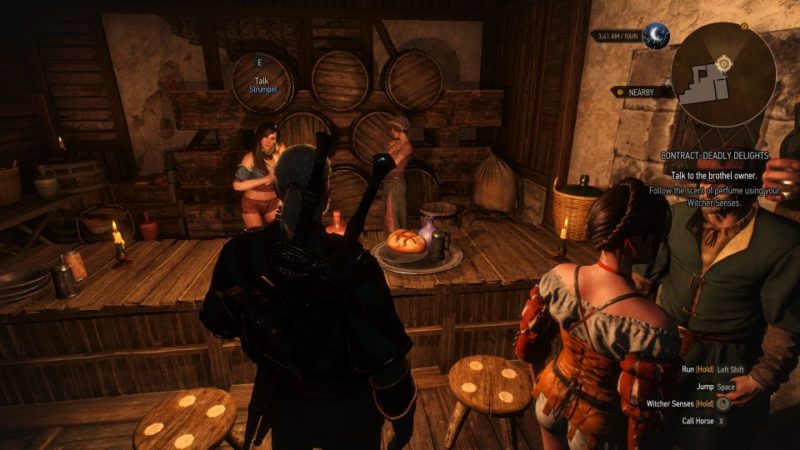This screenshot has height=450, width=800.
Task: Select the Nearby objective distance label
Action: point(641,92)
